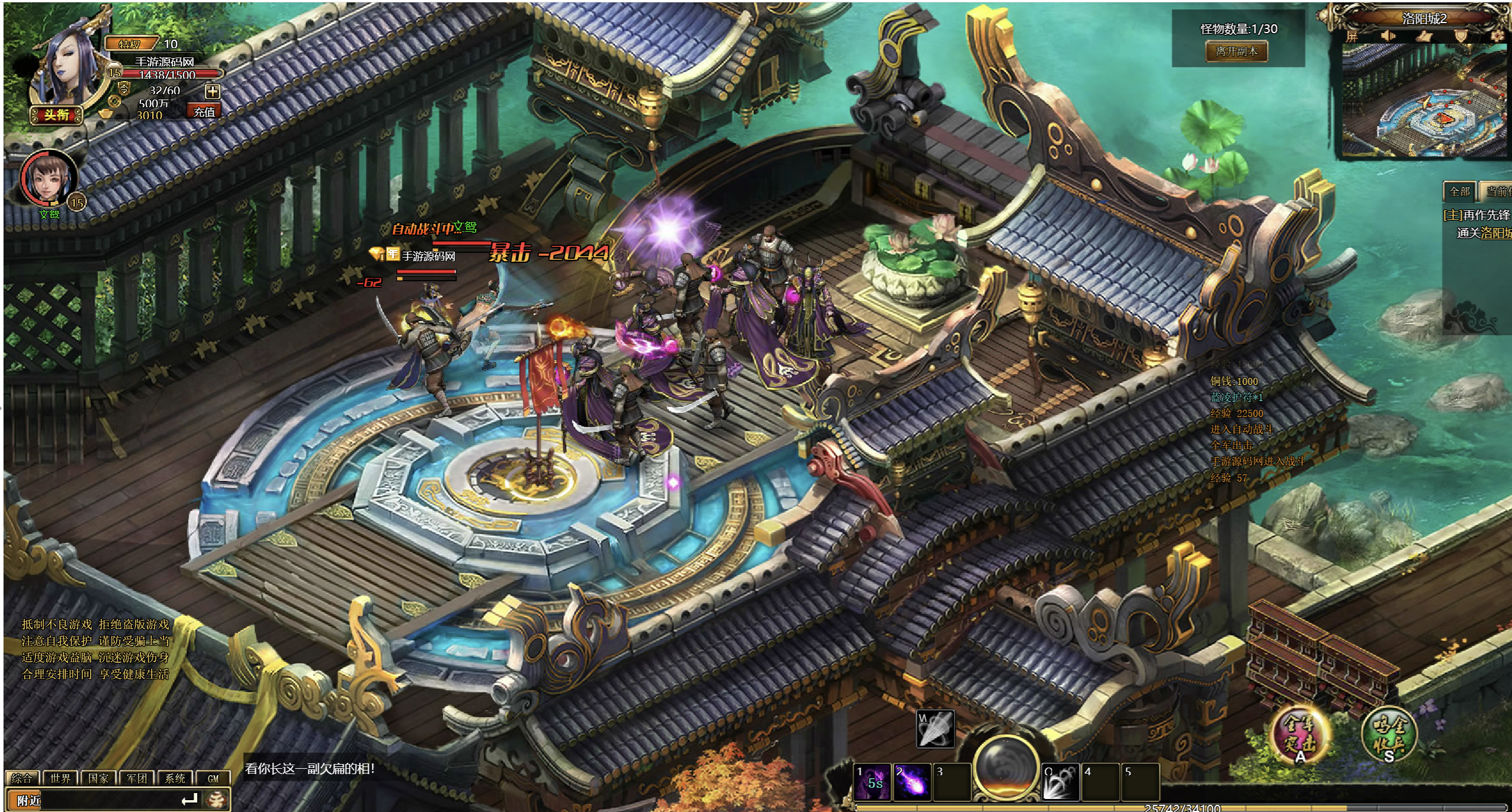The image size is (1512, 812).
Task: Click the plus button beside stamina 32/60
Action: click(x=212, y=91)
